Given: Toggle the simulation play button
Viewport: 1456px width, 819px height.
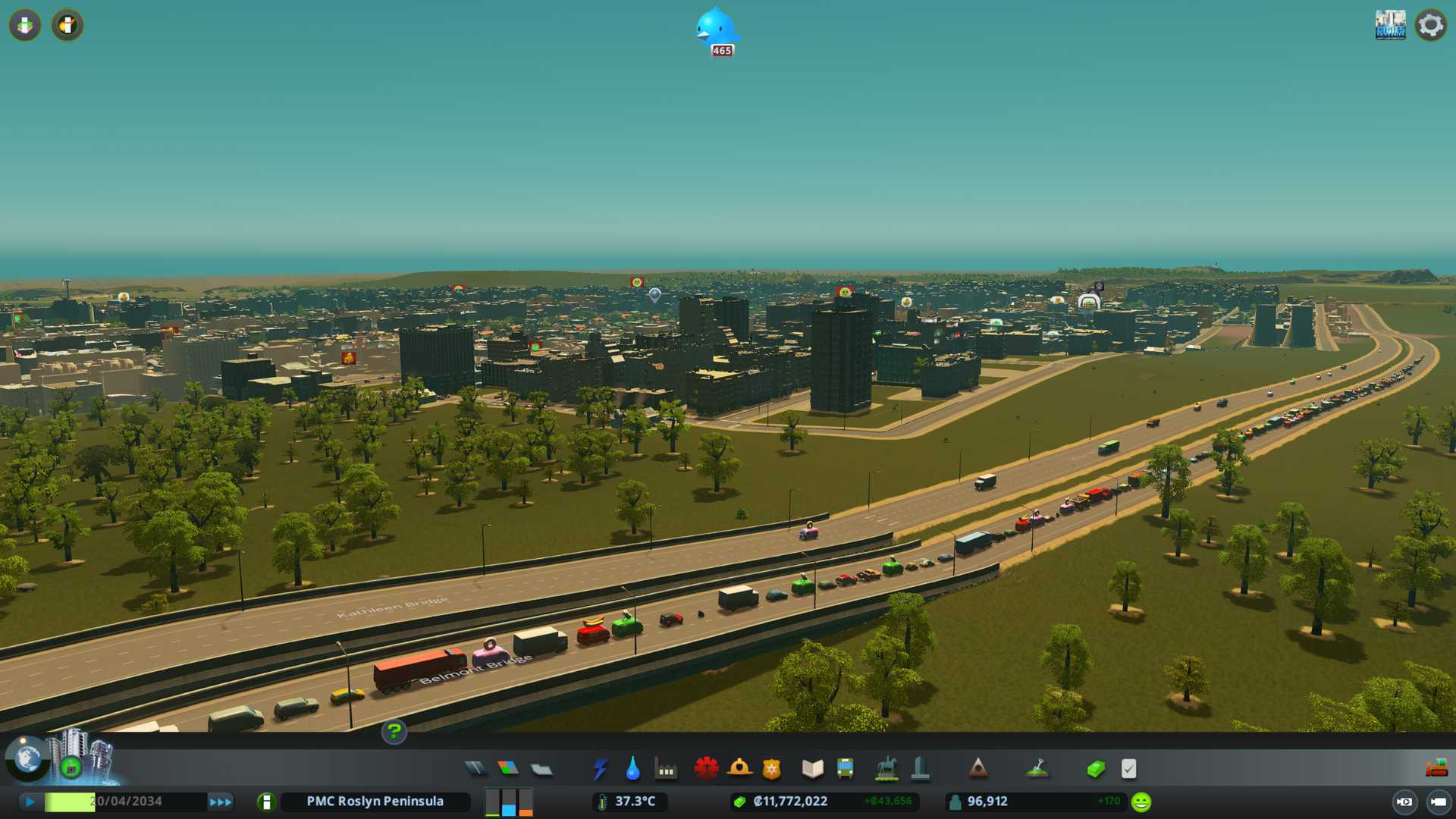Looking at the screenshot, I should click(30, 802).
